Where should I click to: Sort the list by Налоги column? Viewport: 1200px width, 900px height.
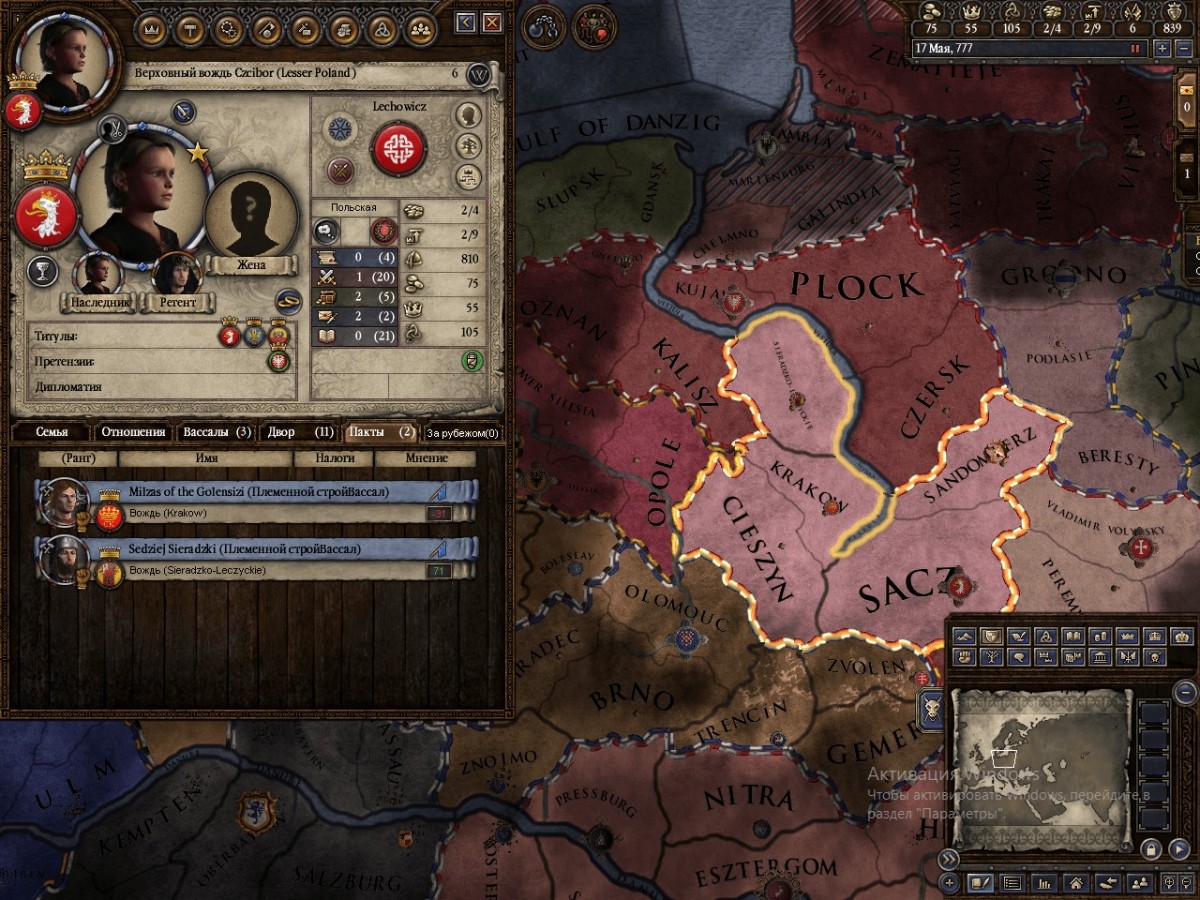coord(332,458)
